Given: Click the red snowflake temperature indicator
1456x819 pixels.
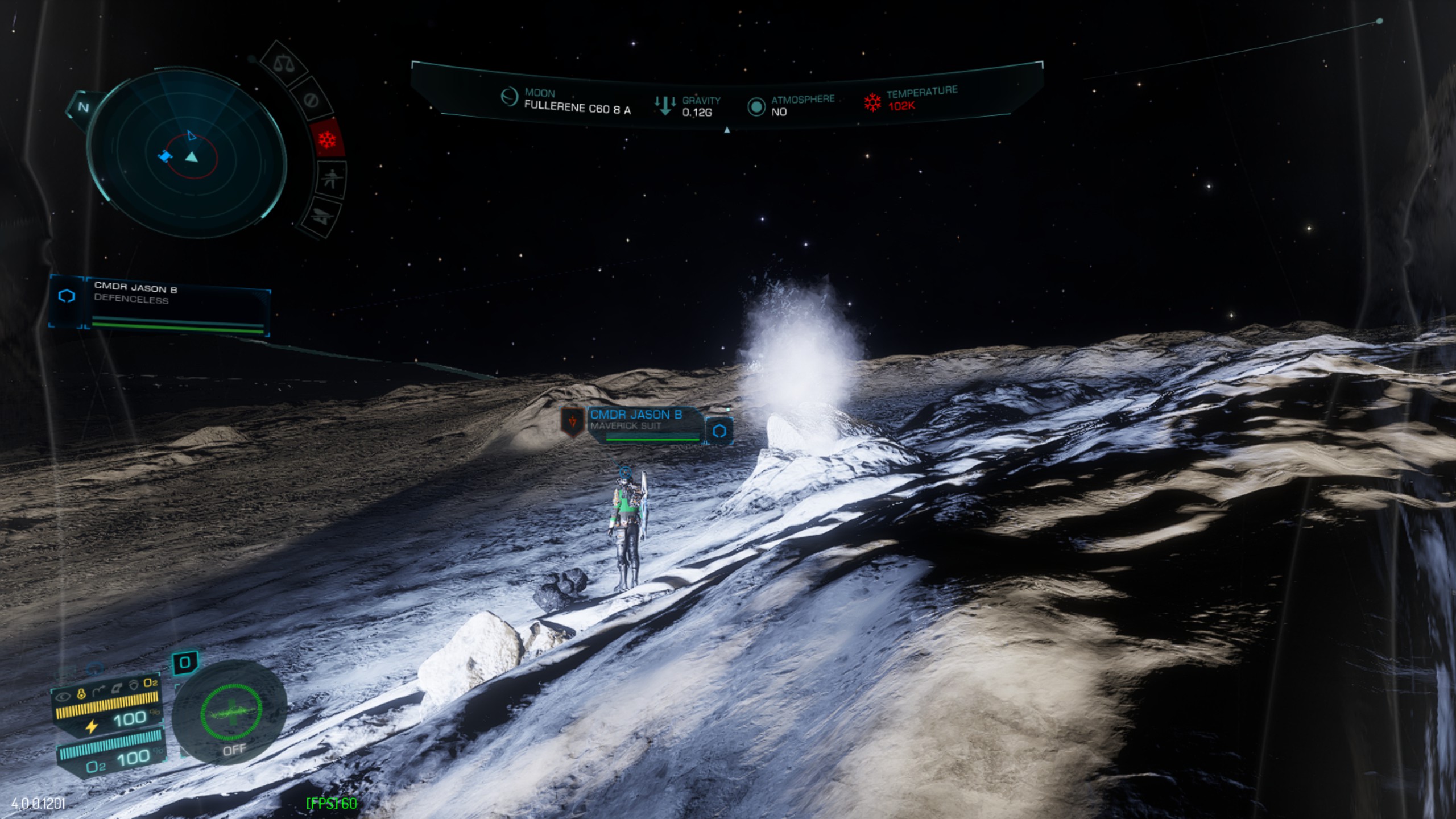Looking at the screenshot, I should coord(872,102).
